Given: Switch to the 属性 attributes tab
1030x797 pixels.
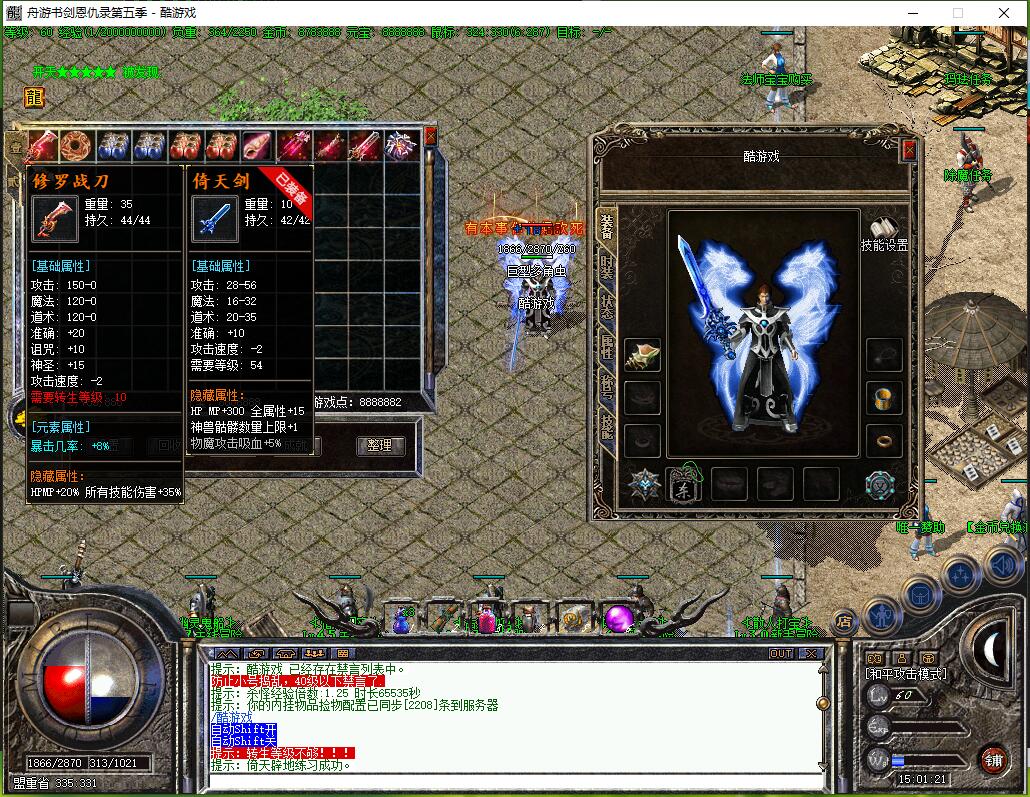Looking at the screenshot, I should (x=607, y=347).
